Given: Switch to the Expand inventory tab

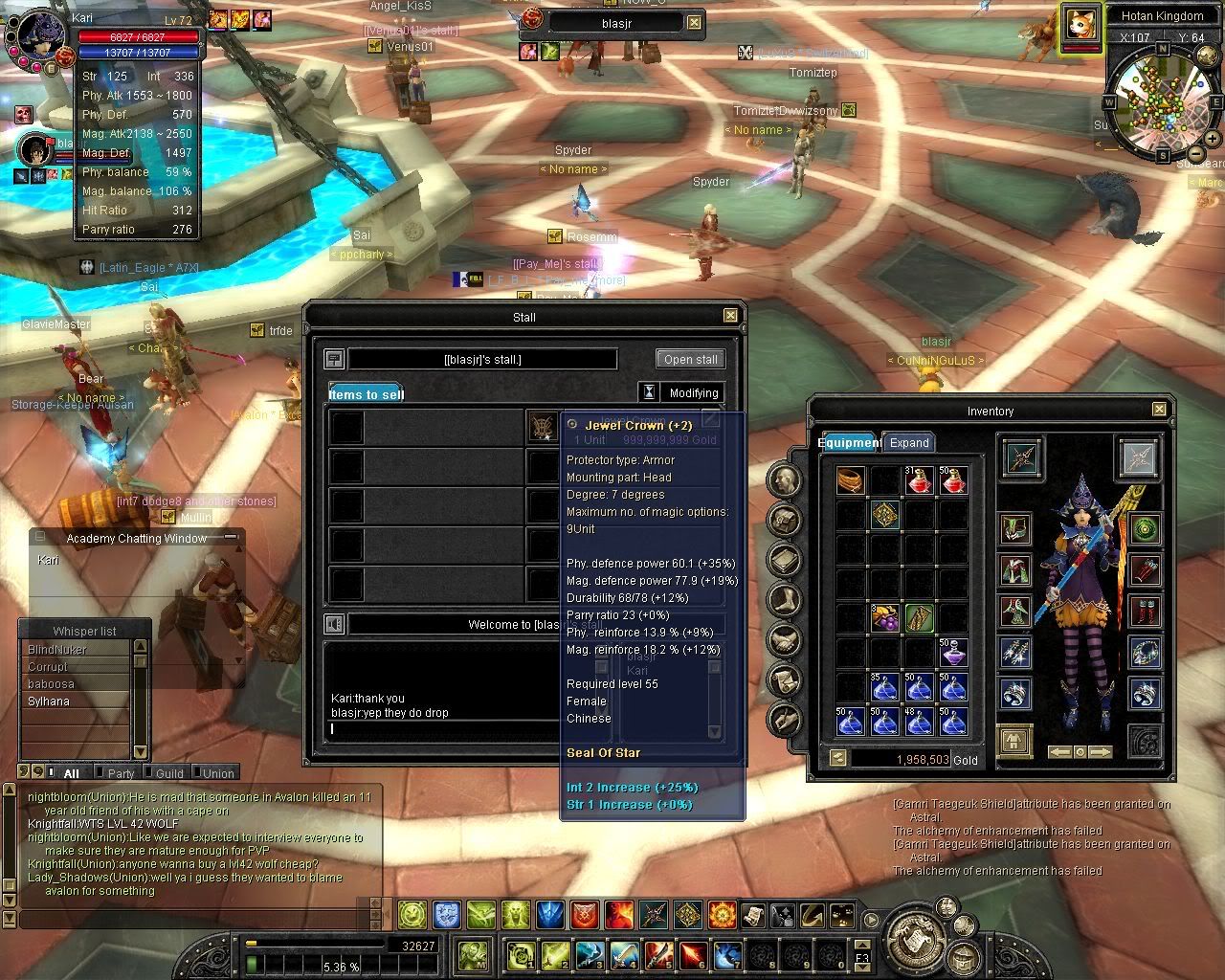Looking at the screenshot, I should point(909,443).
